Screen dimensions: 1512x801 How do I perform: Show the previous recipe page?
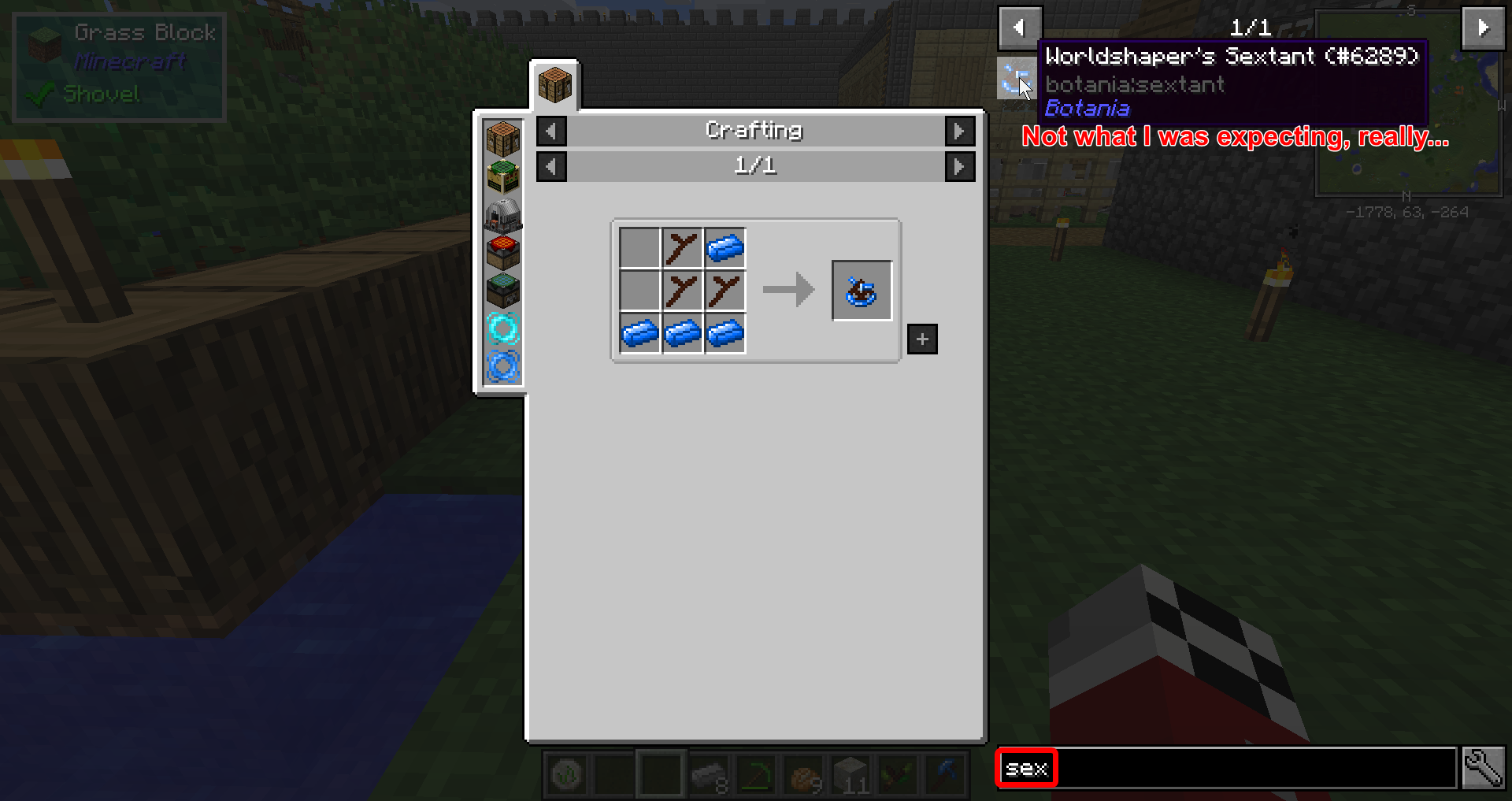coord(551,166)
